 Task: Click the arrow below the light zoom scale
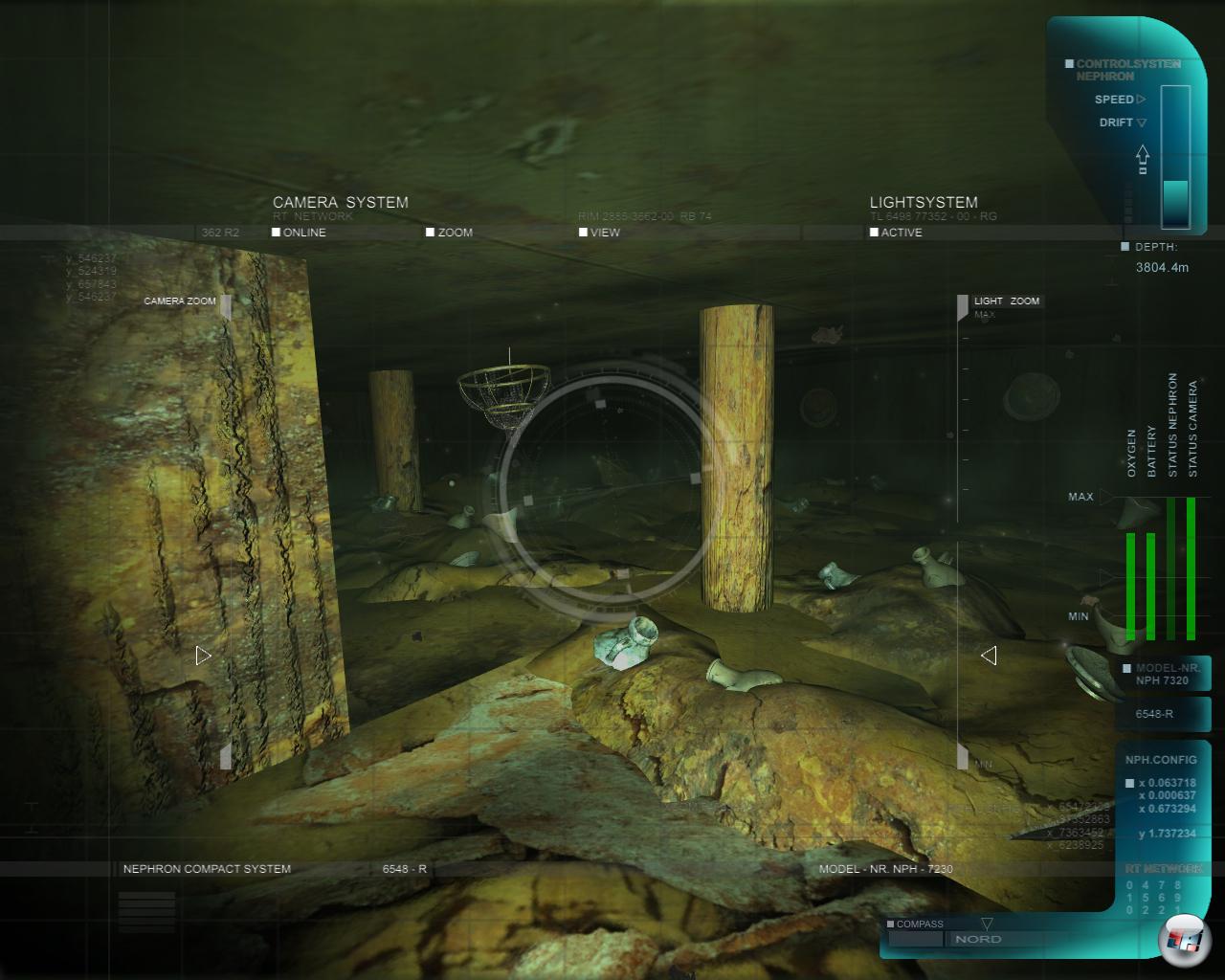(x=989, y=656)
